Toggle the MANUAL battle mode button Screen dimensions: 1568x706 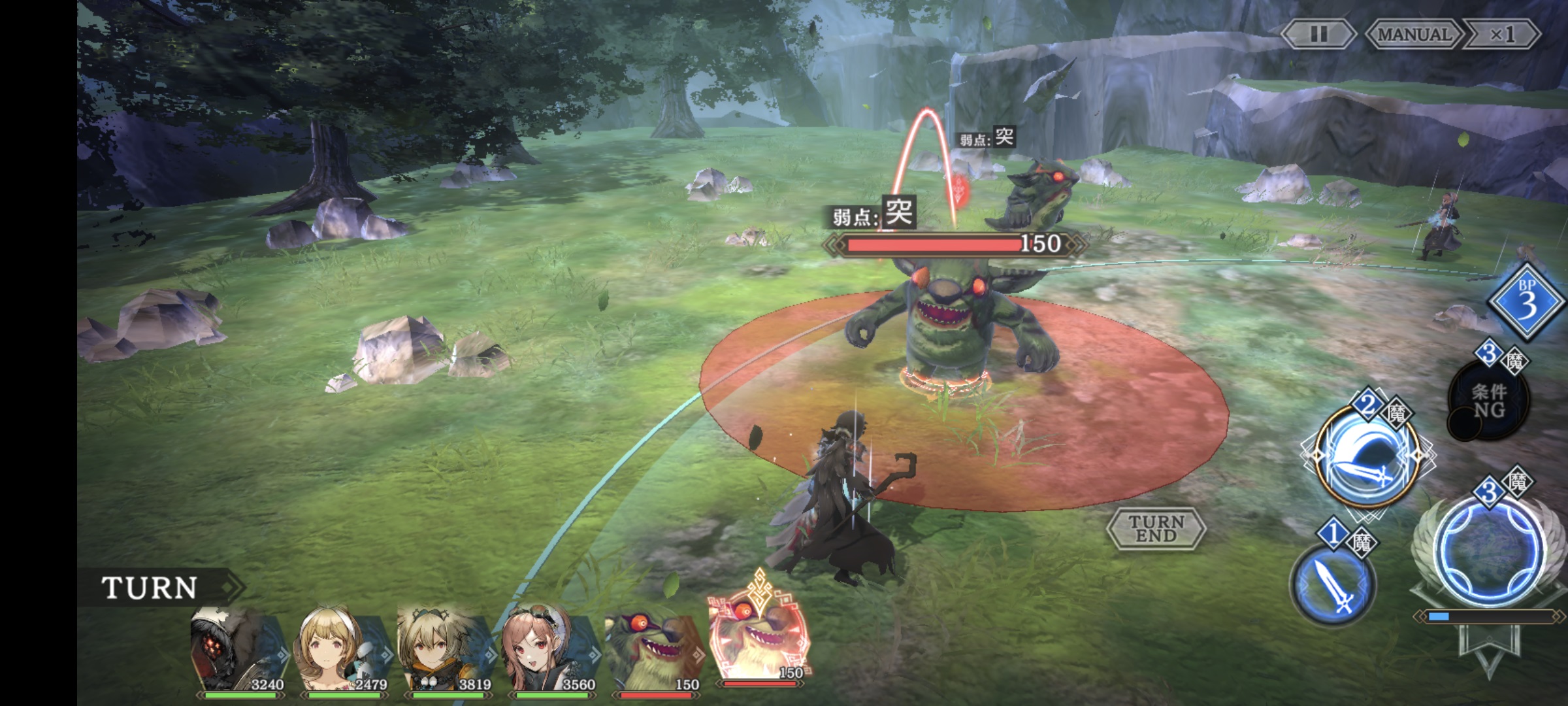1413,34
